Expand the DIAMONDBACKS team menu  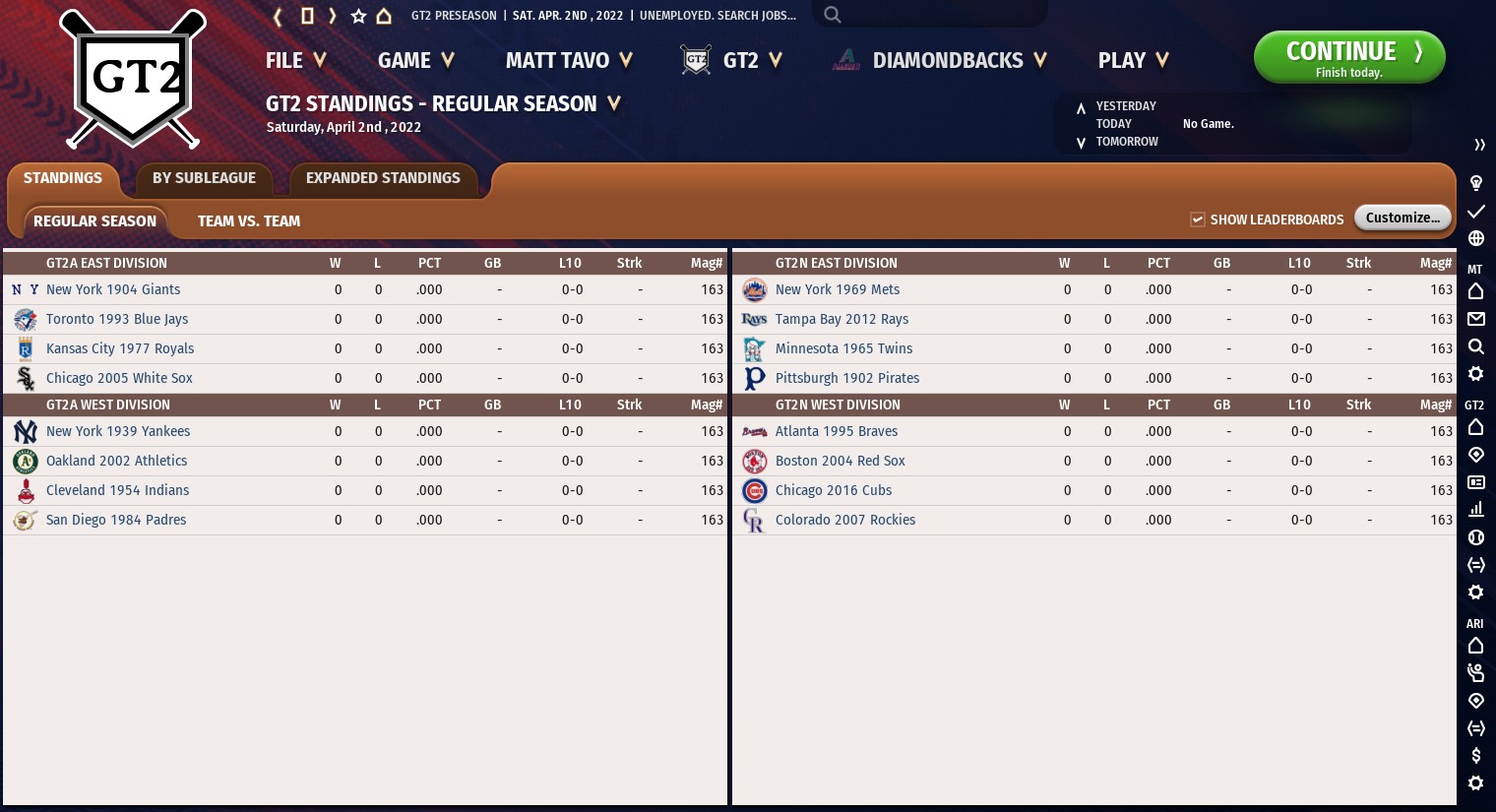(958, 61)
